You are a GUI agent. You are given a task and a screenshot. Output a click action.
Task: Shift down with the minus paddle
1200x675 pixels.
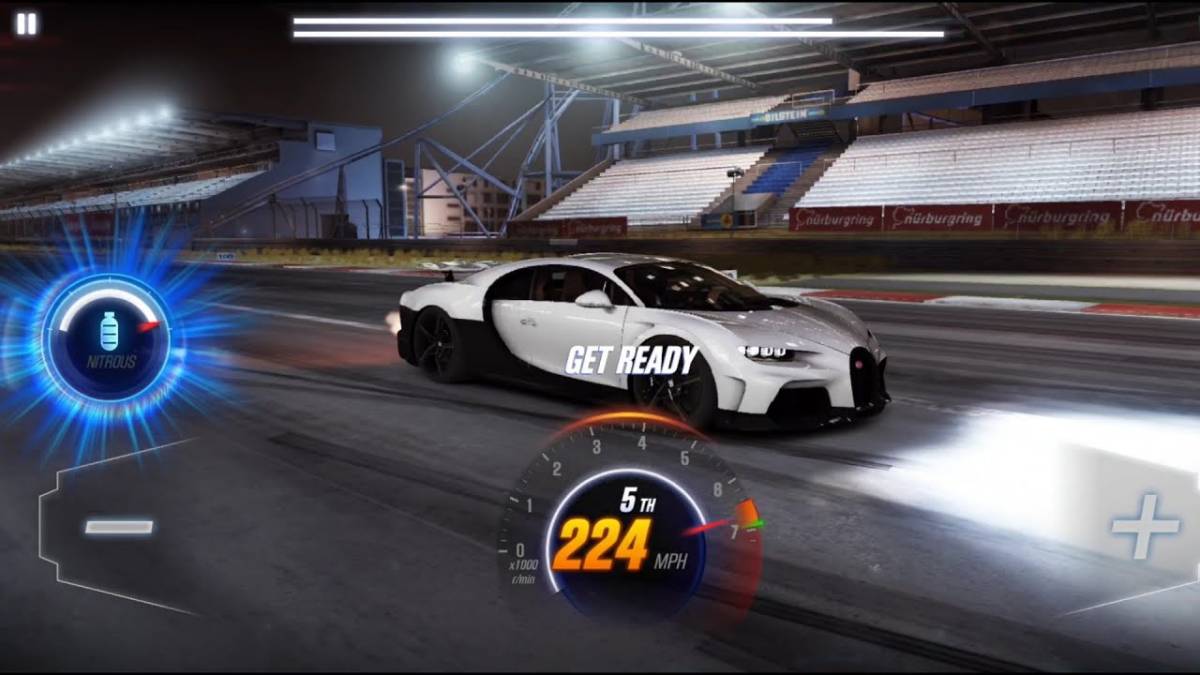point(118,526)
